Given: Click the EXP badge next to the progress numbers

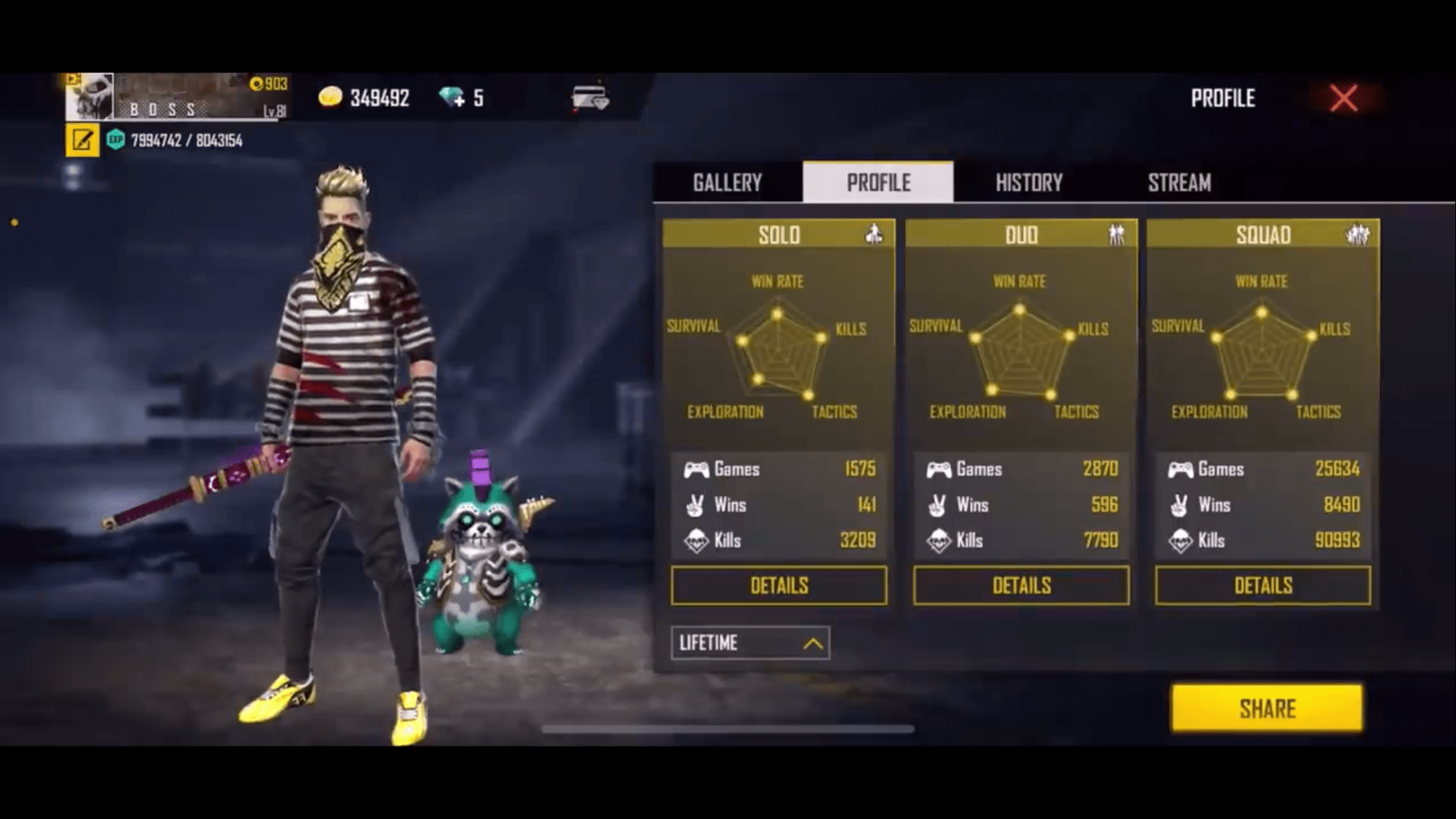Looking at the screenshot, I should pyautogui.click(x=117, y=138).
